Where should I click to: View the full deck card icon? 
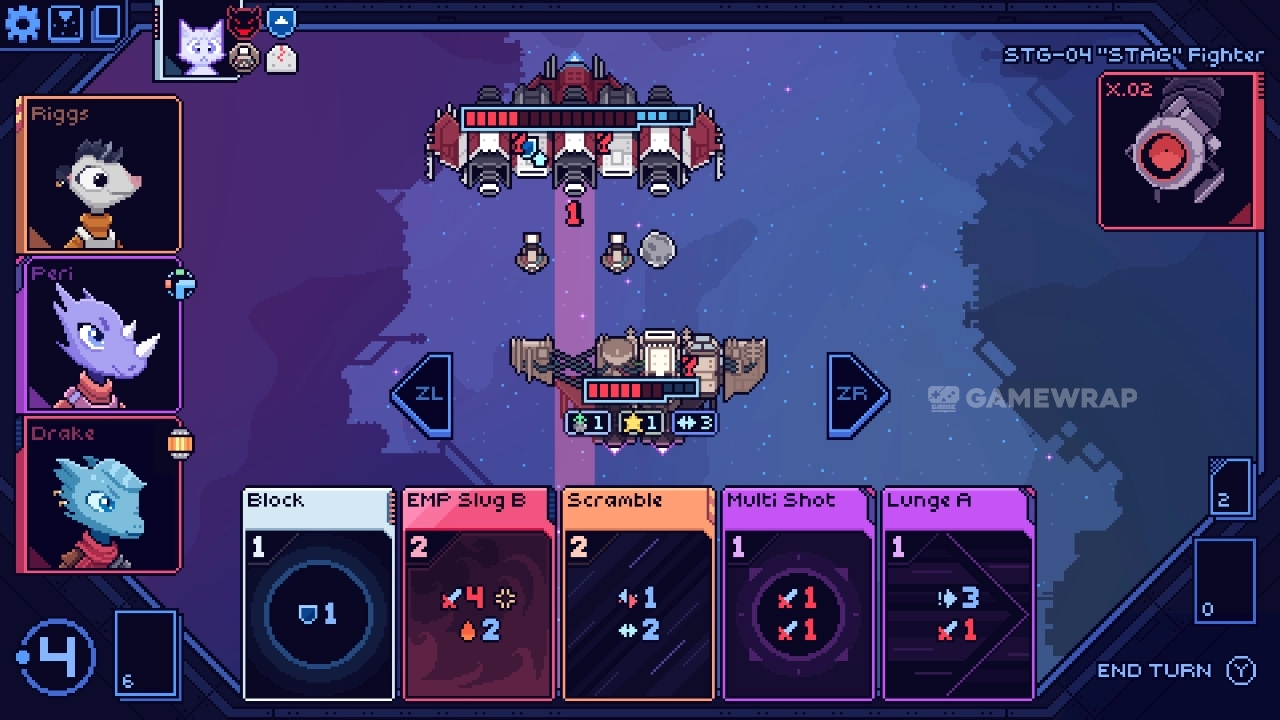(x=107, y=22)
